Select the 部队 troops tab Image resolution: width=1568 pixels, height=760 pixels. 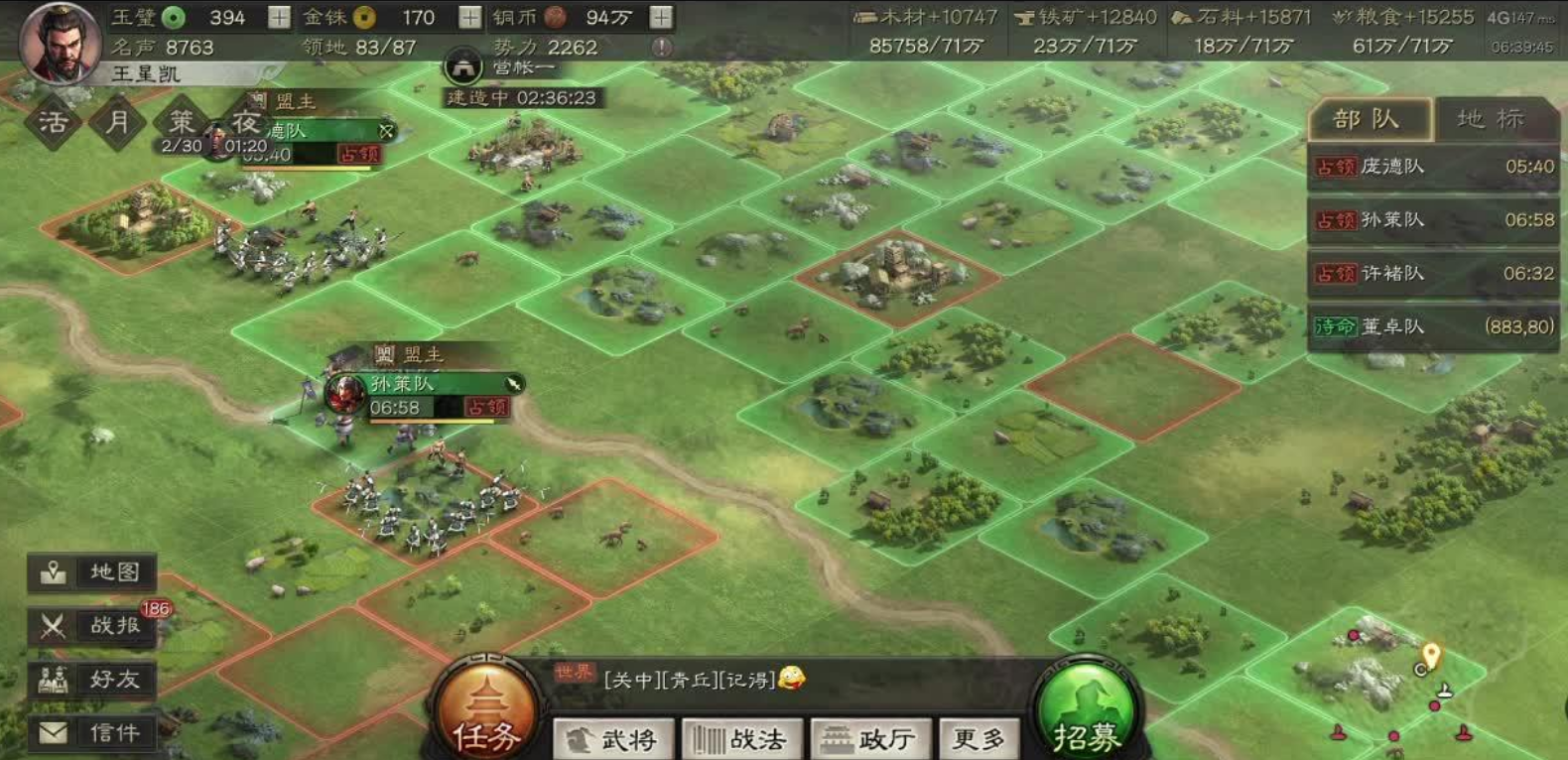1369,120
